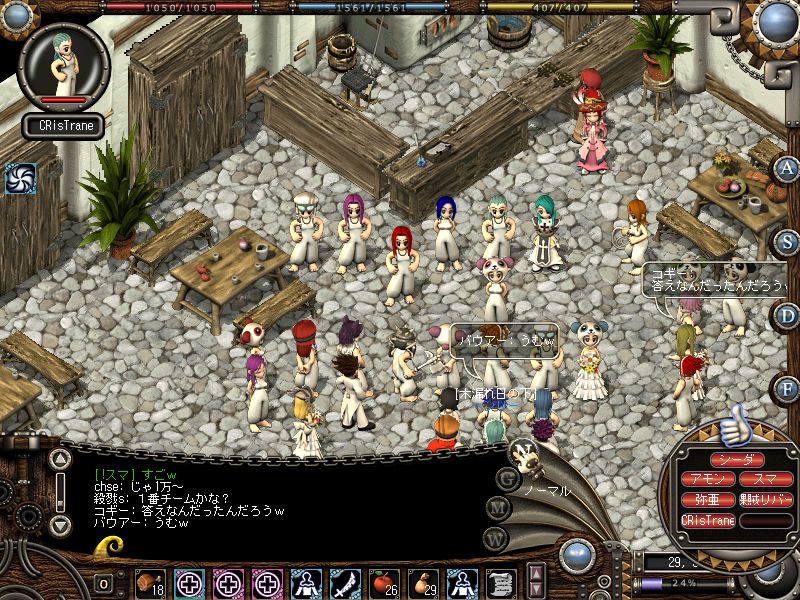The width and height of the screenshot is (800, 600).
Task: Open the CRisTrane character portrait
Action: [63, 68]
